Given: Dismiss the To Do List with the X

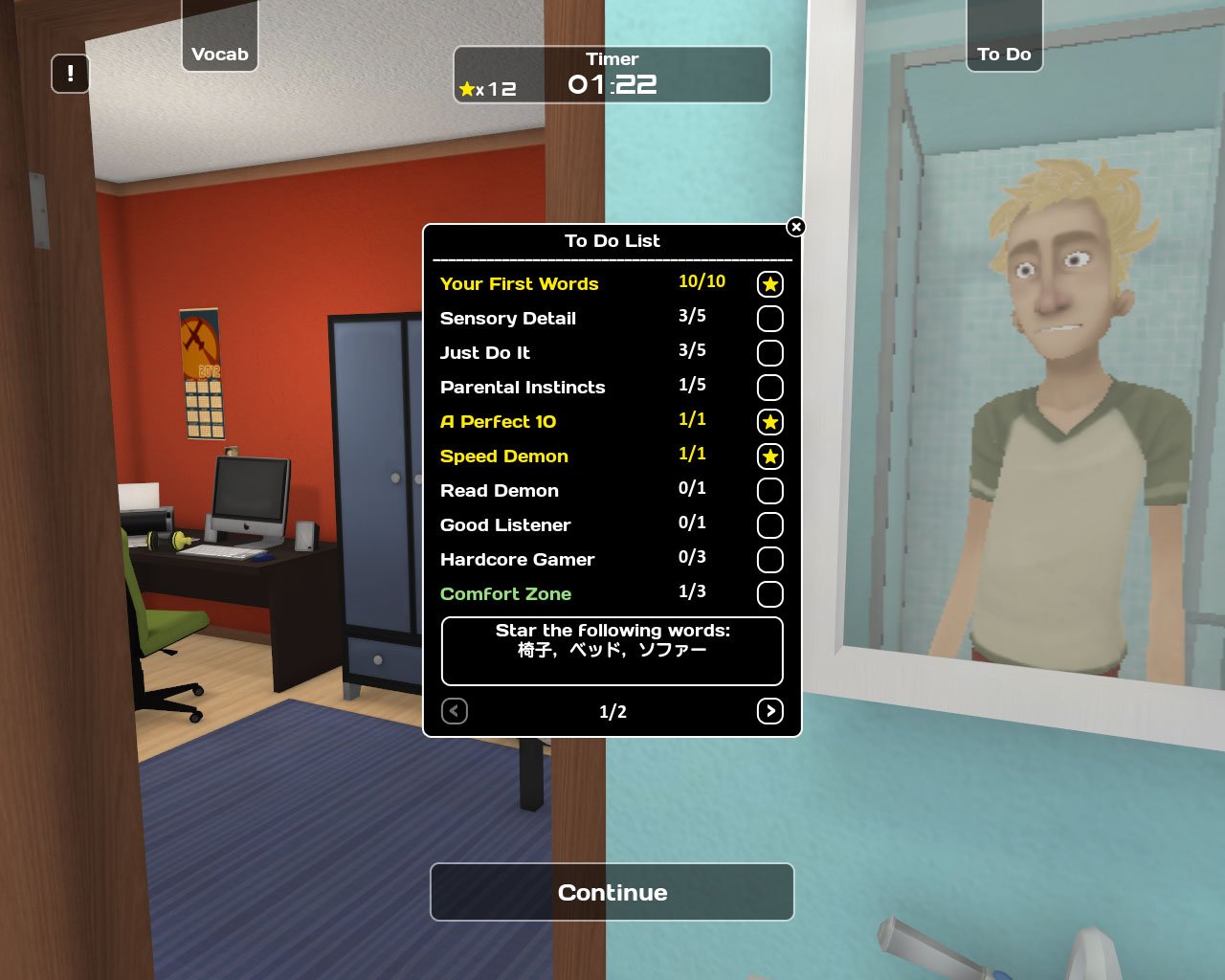Looking at the screenshot, I should 795,228.
